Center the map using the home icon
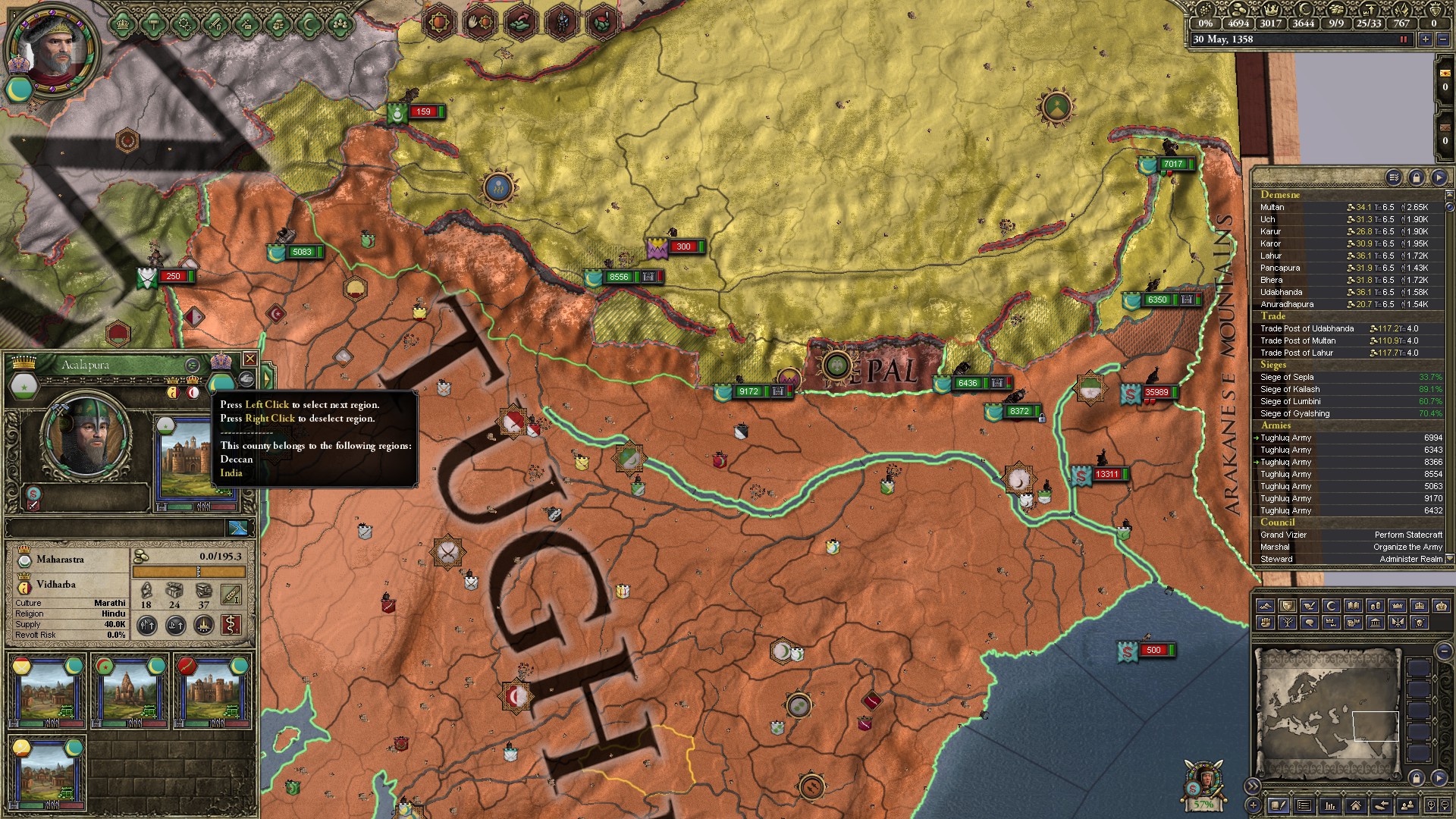 pos(1357,807)
